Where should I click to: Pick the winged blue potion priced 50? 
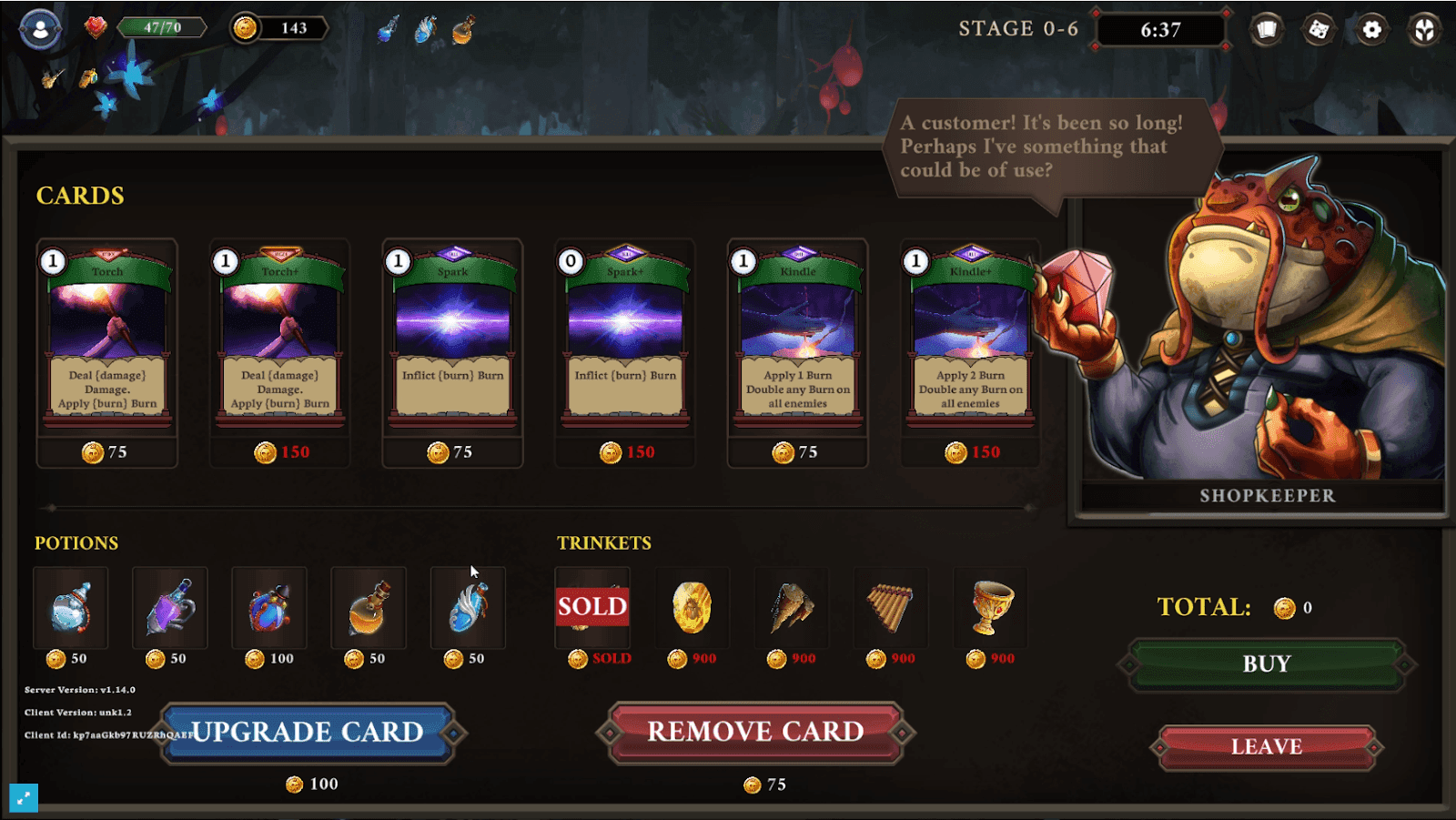tap(468, 608)
